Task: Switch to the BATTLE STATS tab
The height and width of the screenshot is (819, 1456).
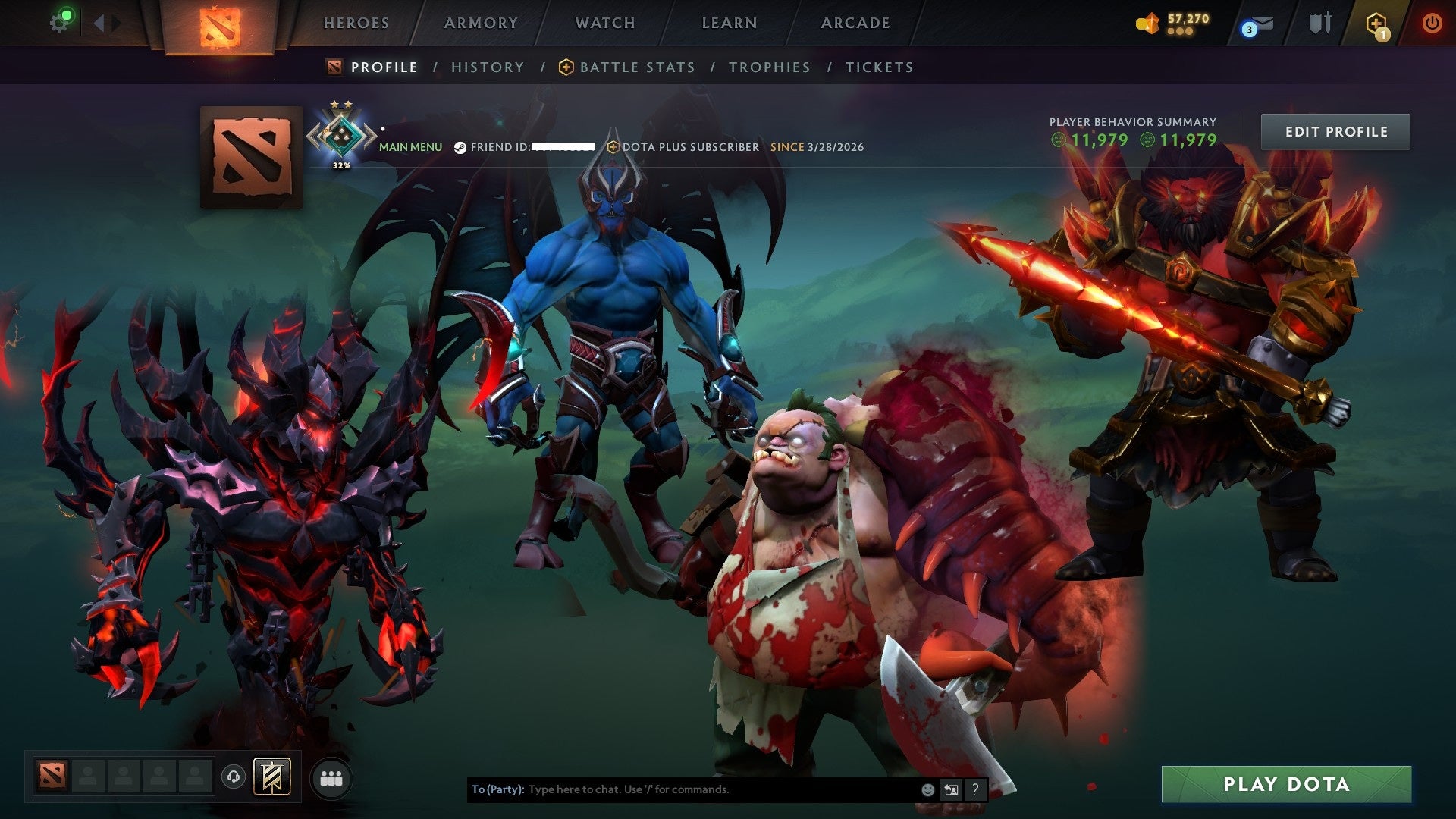Action: 636,67
